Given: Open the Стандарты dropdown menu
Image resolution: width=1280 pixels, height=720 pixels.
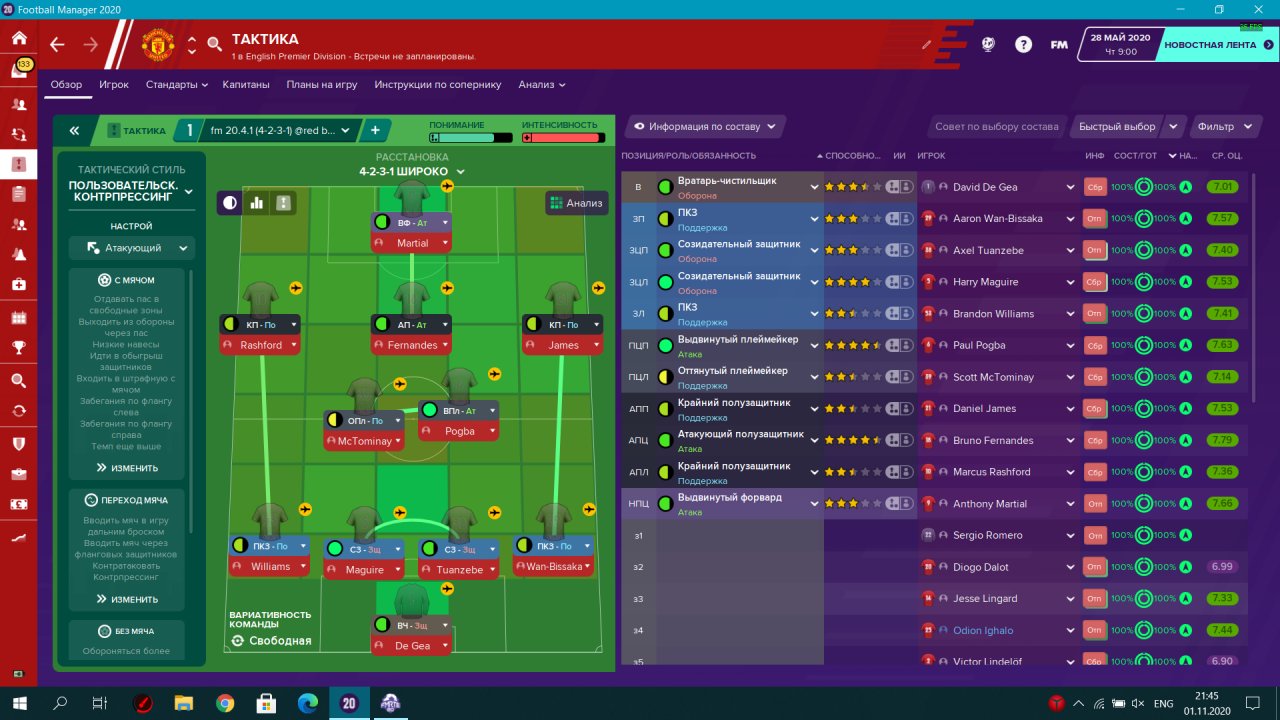Looking at the screenshot, I should [177, 85].
